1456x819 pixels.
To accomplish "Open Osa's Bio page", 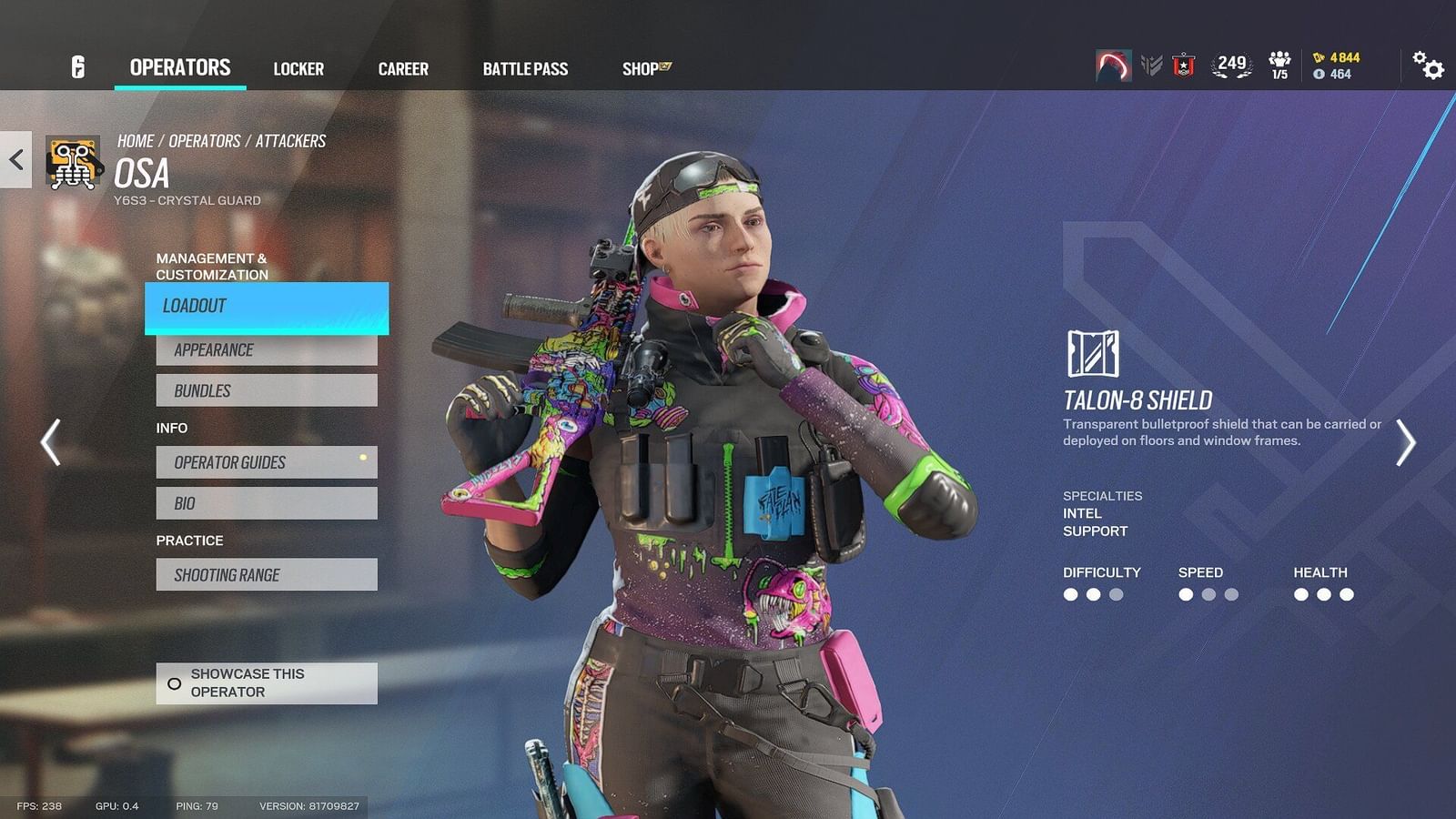I will [x=267, y=502].
